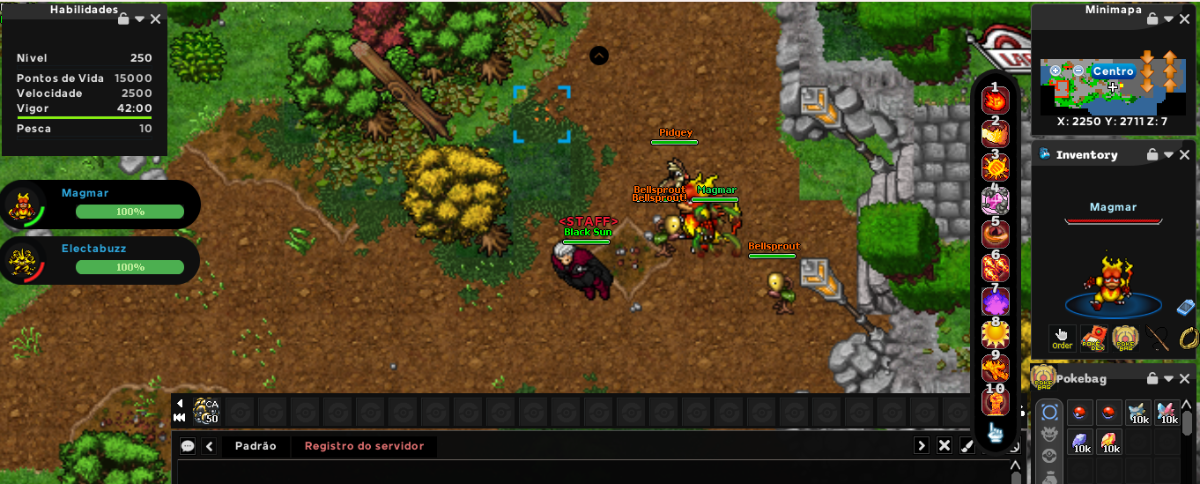Close the current chat tab with X
1200x484 pixels.
coord(944,446)
